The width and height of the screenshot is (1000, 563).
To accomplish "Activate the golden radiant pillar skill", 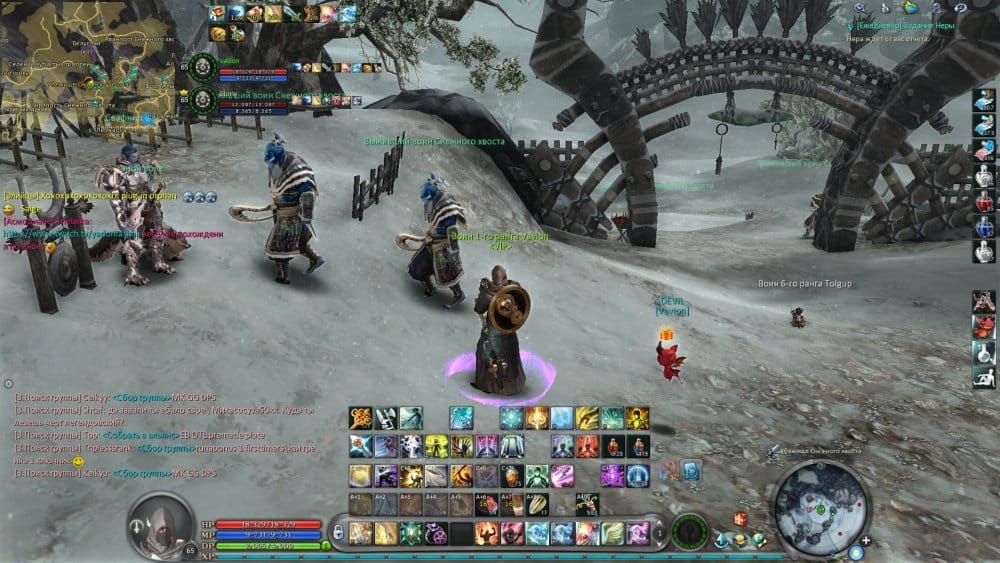I will tap(537, 418).
